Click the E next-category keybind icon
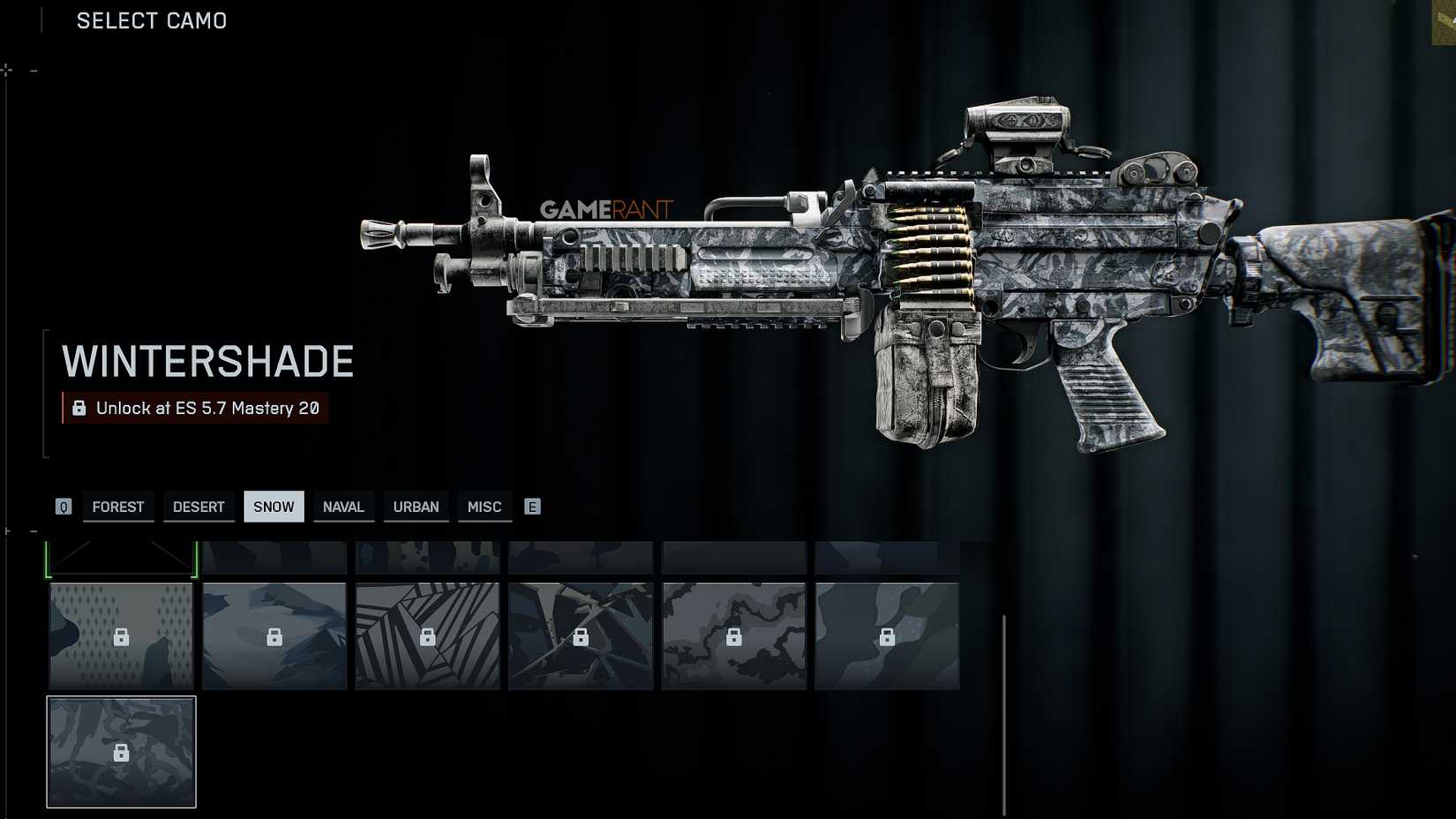The width and height of the screenshot is (1456, 819). coord(532,506)
